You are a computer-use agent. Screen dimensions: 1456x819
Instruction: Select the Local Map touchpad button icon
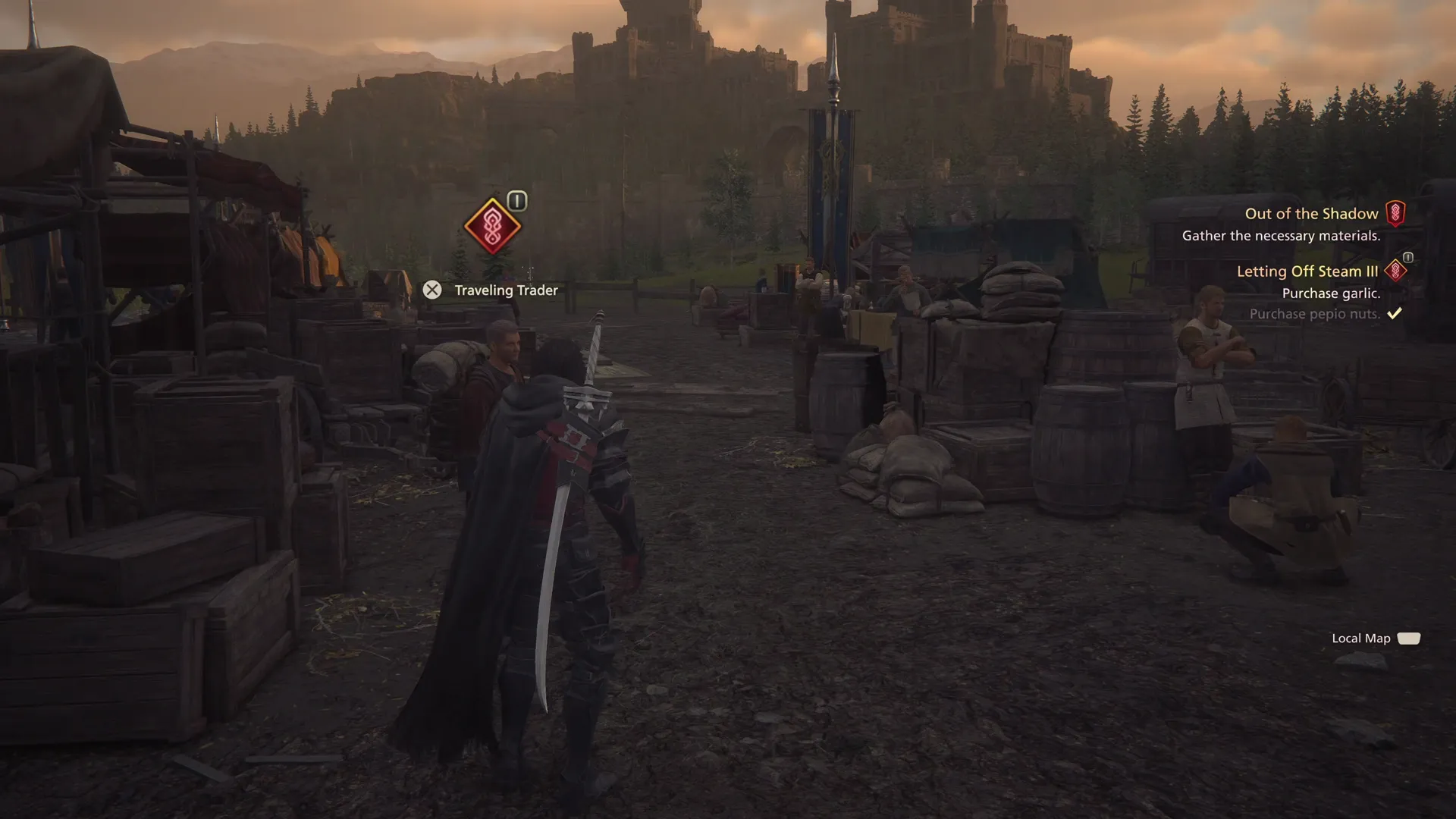pos(1409,639)
